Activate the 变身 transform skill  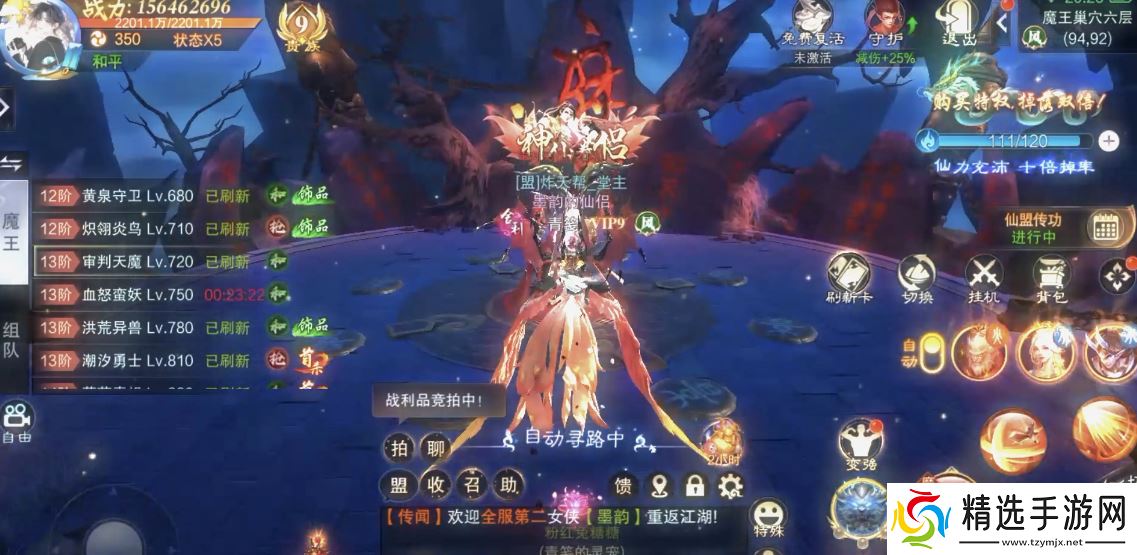(859, 442)
